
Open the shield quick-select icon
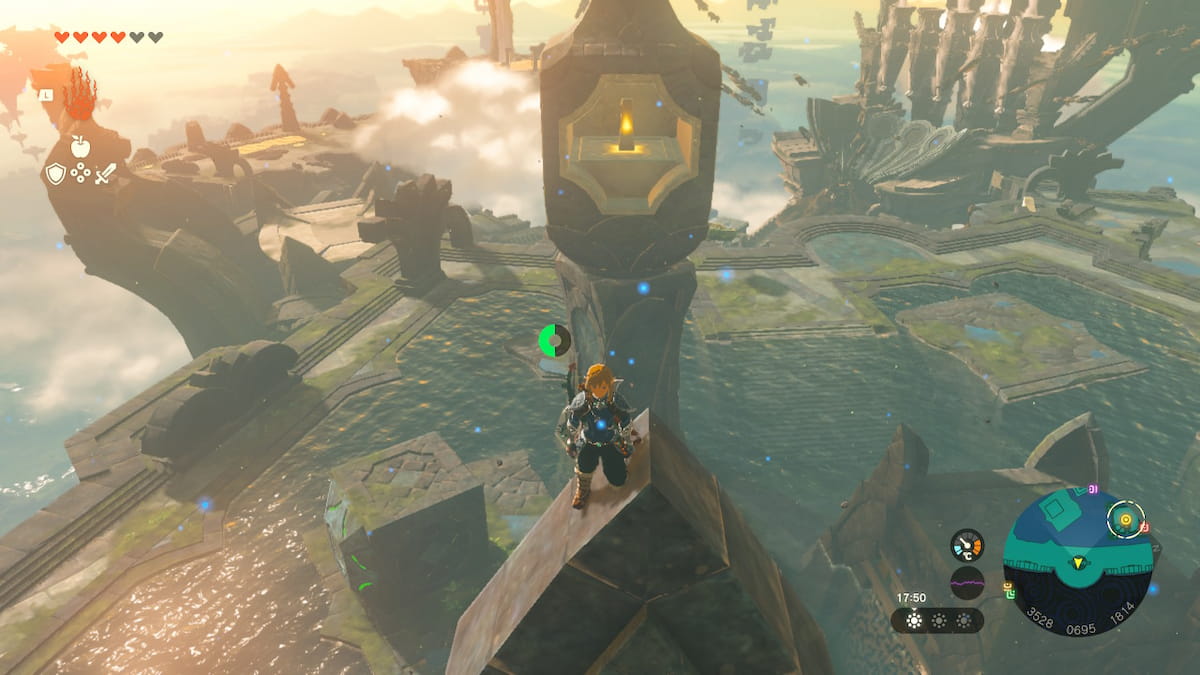[55, 173]
